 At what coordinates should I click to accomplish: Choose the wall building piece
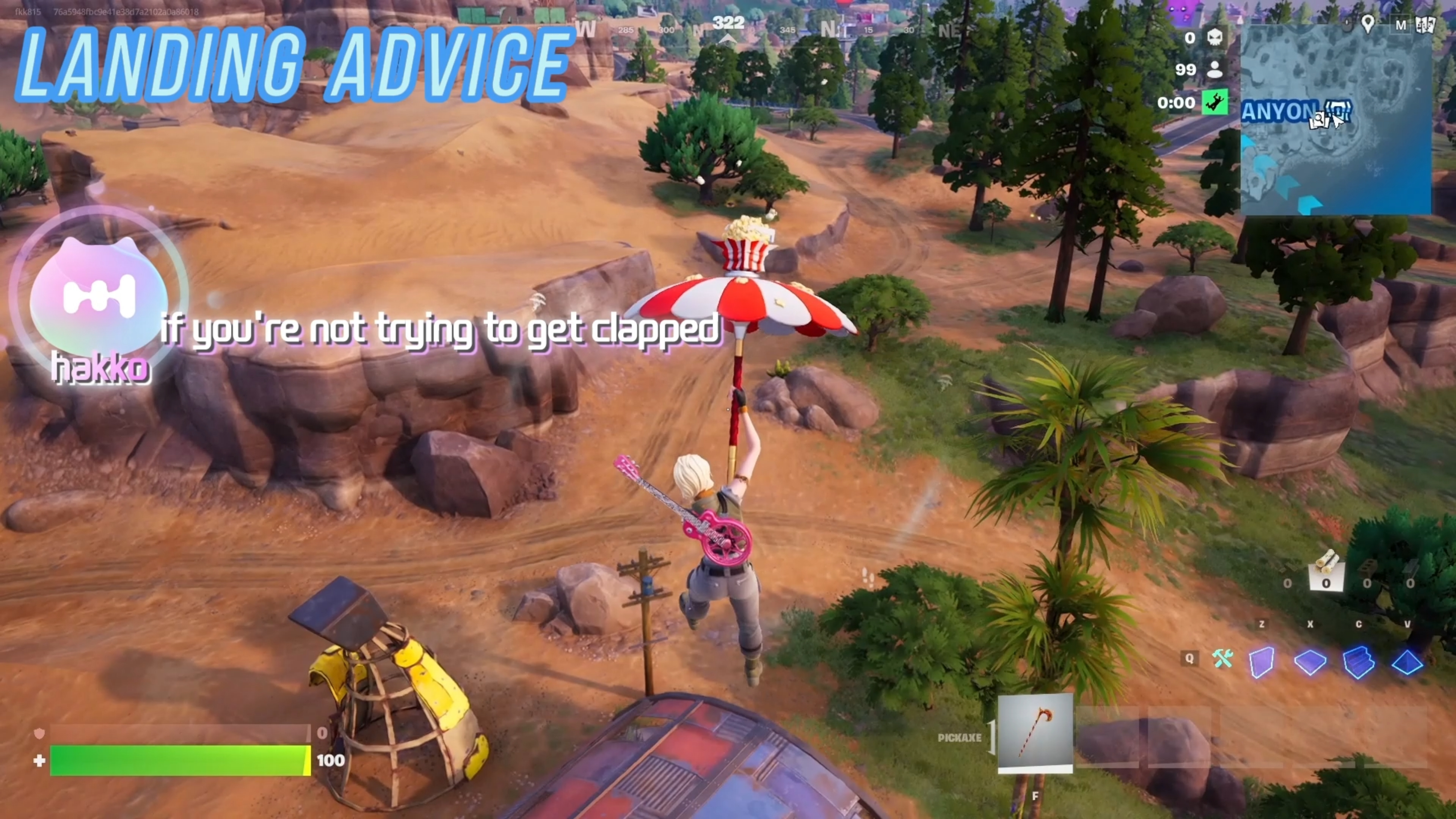(1261, 661)
